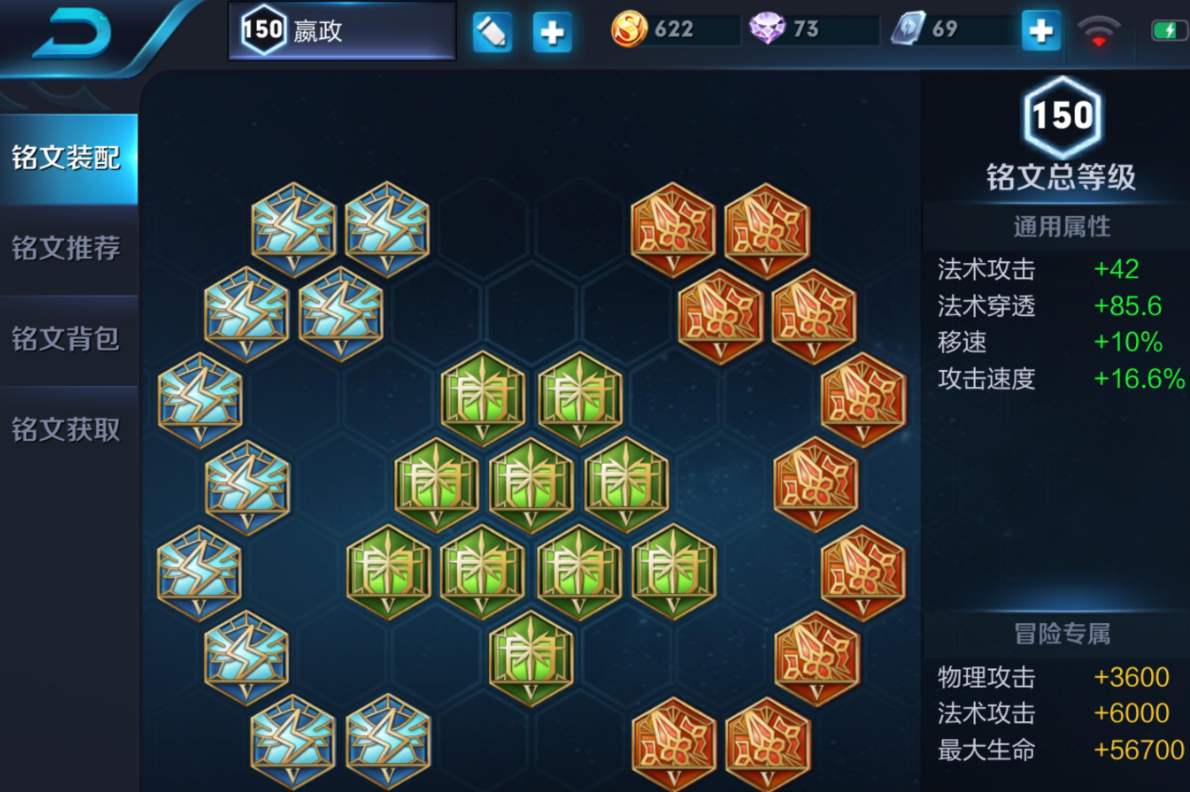Switch to the 铭文装配 tab
Viewport: 1190px width, 792px height.
click(x=67, y=158)
